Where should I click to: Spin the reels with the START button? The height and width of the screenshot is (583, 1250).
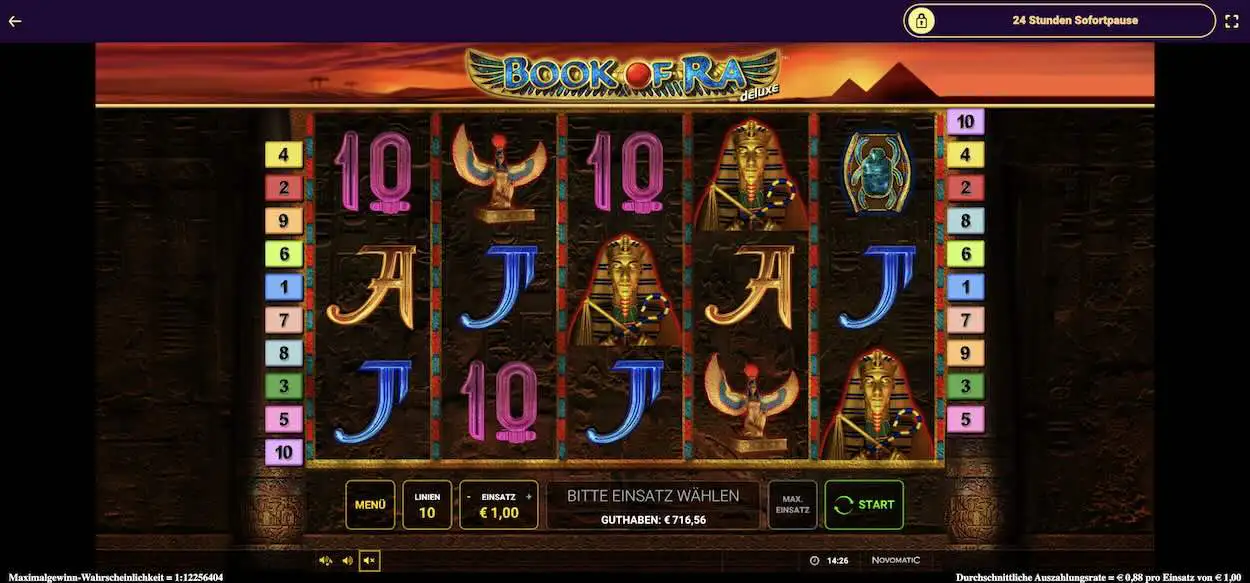click(864, 505)
